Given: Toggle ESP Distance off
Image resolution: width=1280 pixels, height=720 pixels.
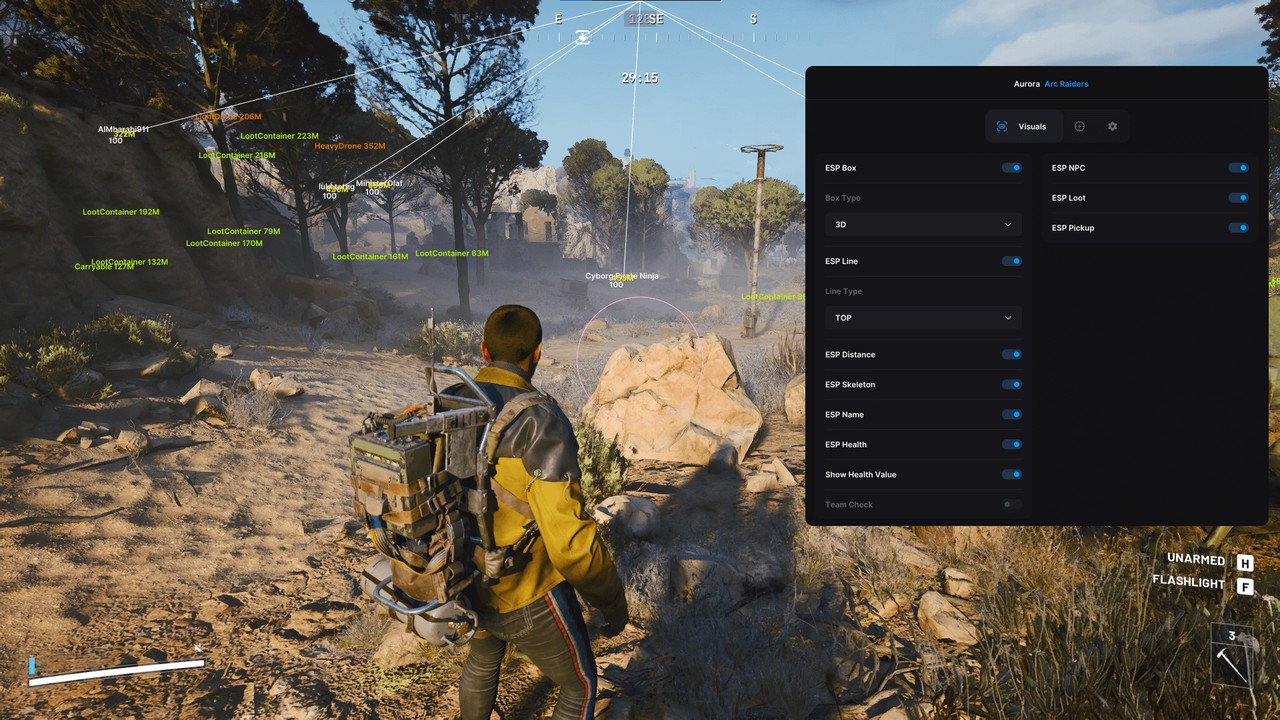Looking at the screenshot, I should click(1012, 354).
